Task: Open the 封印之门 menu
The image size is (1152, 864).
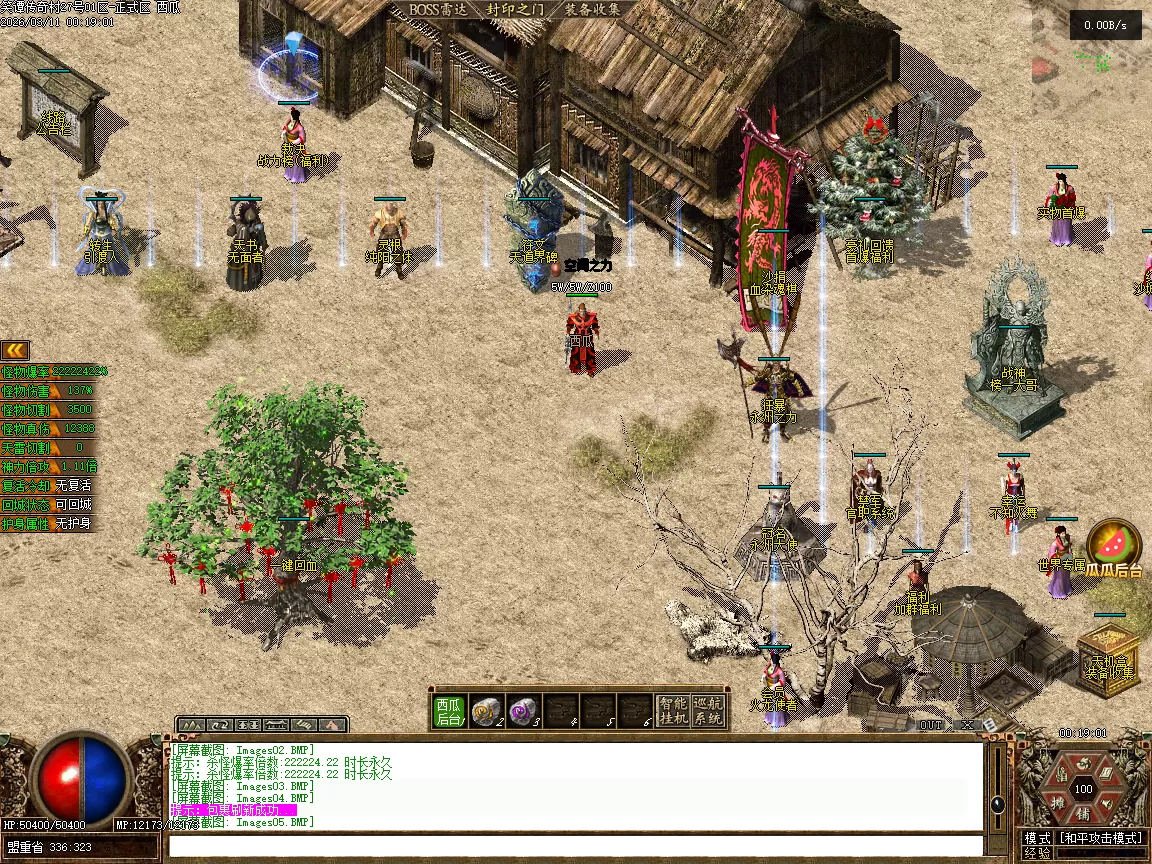Action: click(515, 9)
